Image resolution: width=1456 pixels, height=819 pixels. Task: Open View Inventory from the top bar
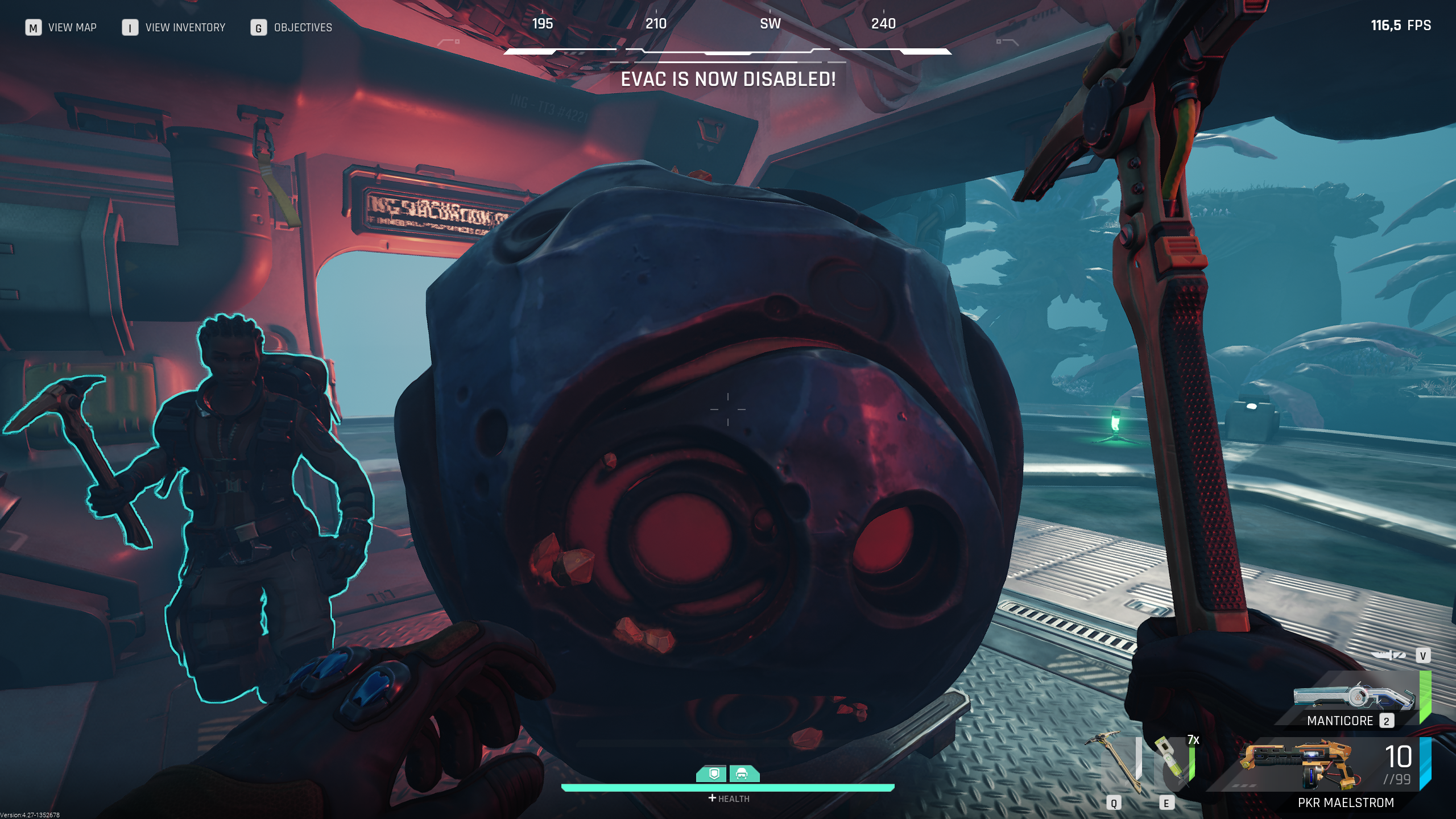185,27
